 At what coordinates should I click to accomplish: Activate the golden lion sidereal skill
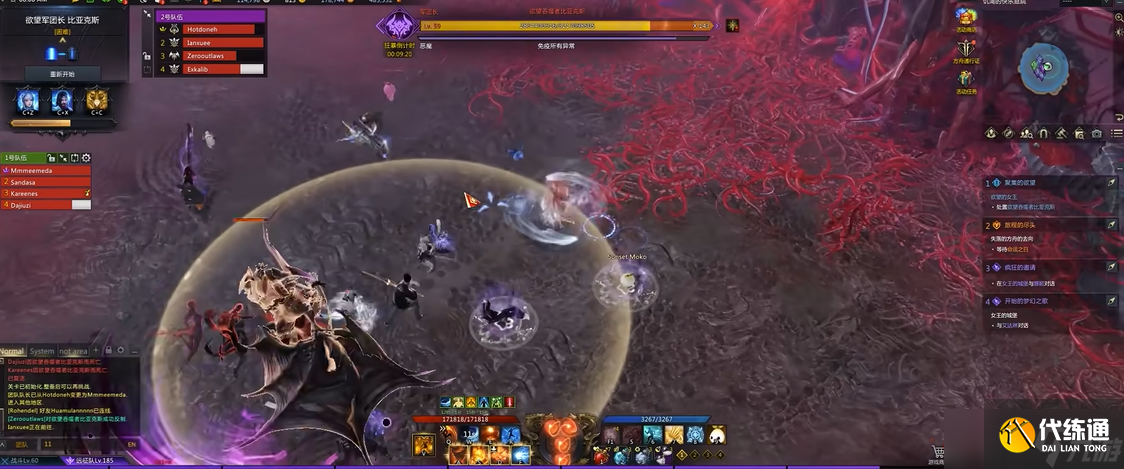pos(96,99)
